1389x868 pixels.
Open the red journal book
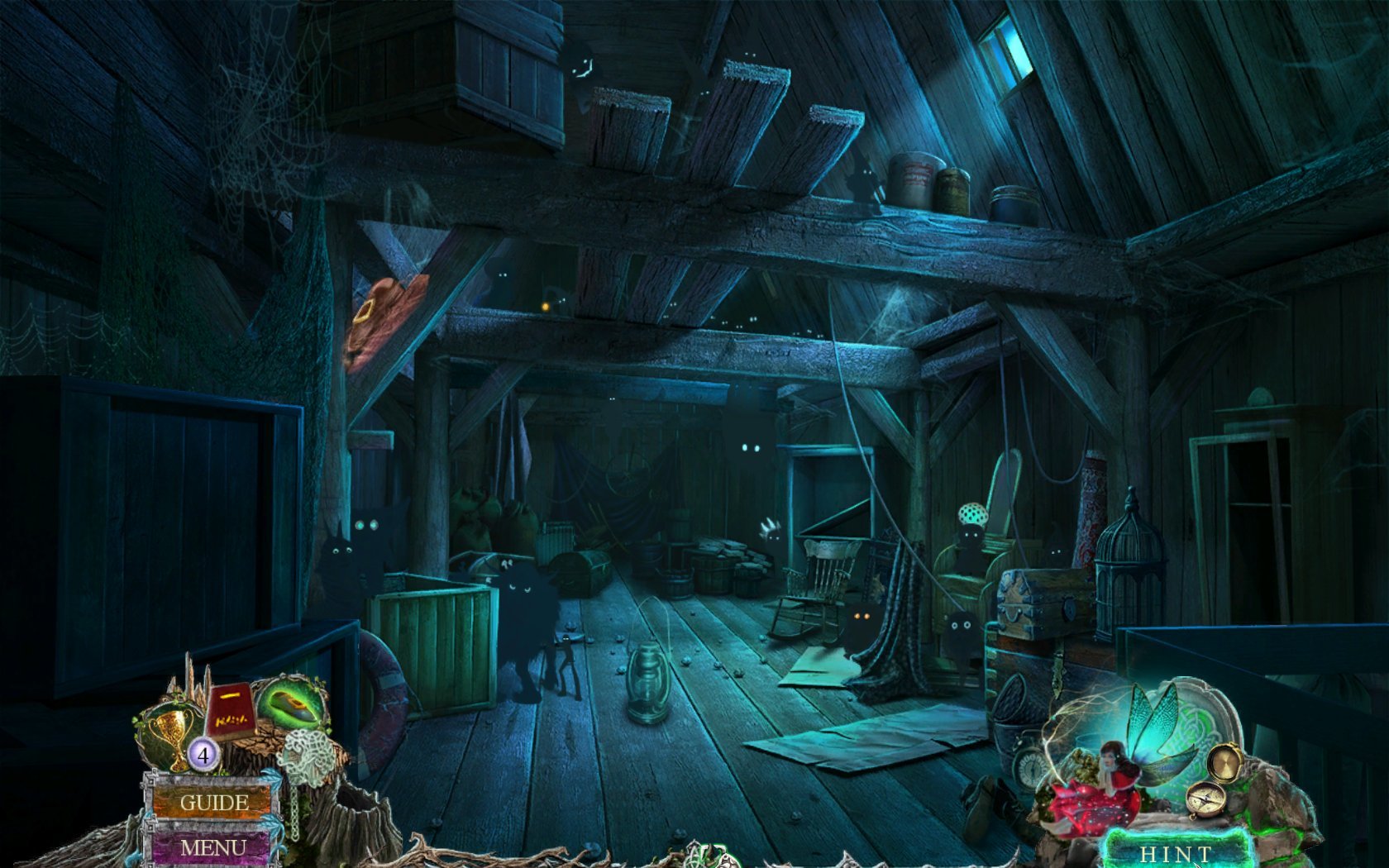pyautogui.click(x=230, y=712)
